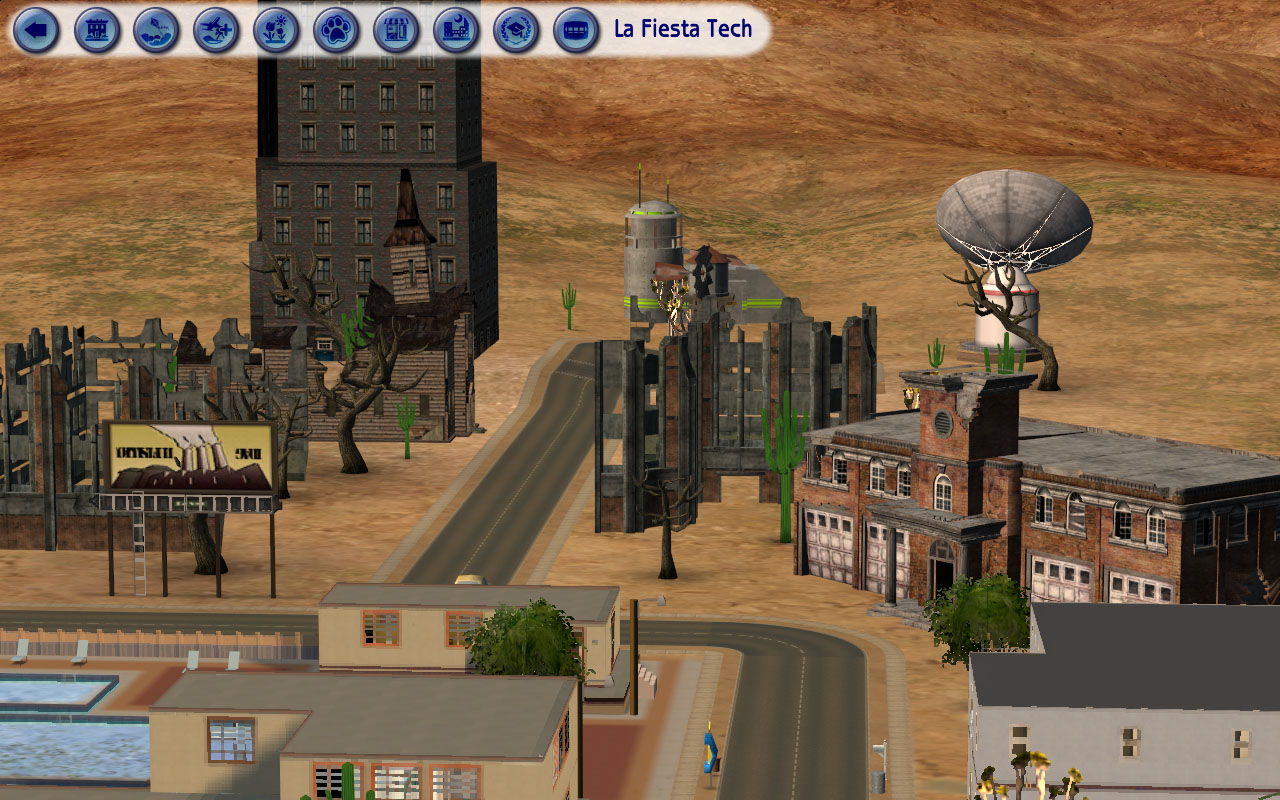Image resolution: width=1280 pixels, height=800 pixels.
Task: Click the rounded rectangle icon beside La Fiesta Tech
Action: (x=577, y=30)
